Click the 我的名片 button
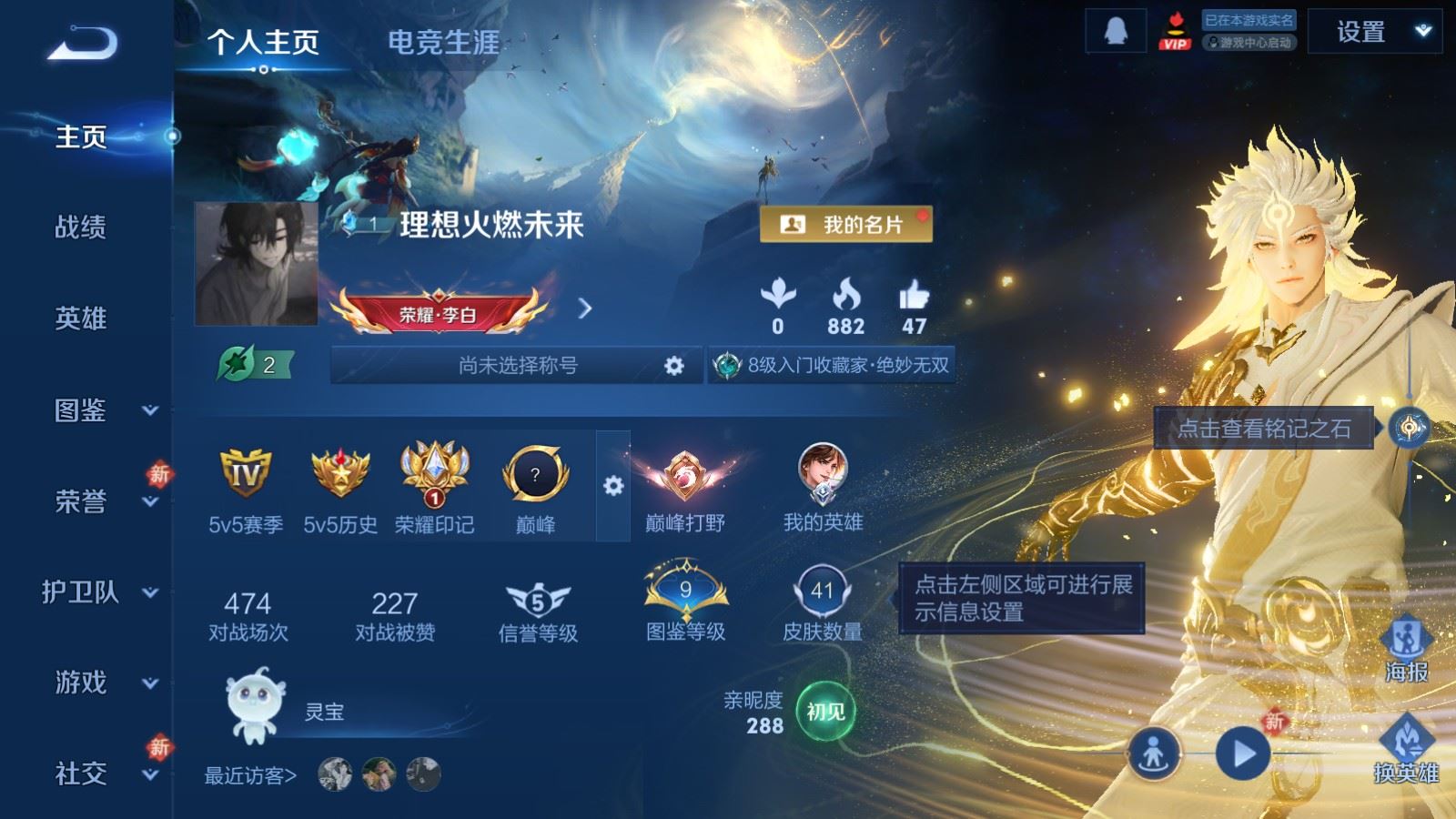This screenshot has height=819, width=1456. [846, 223]
